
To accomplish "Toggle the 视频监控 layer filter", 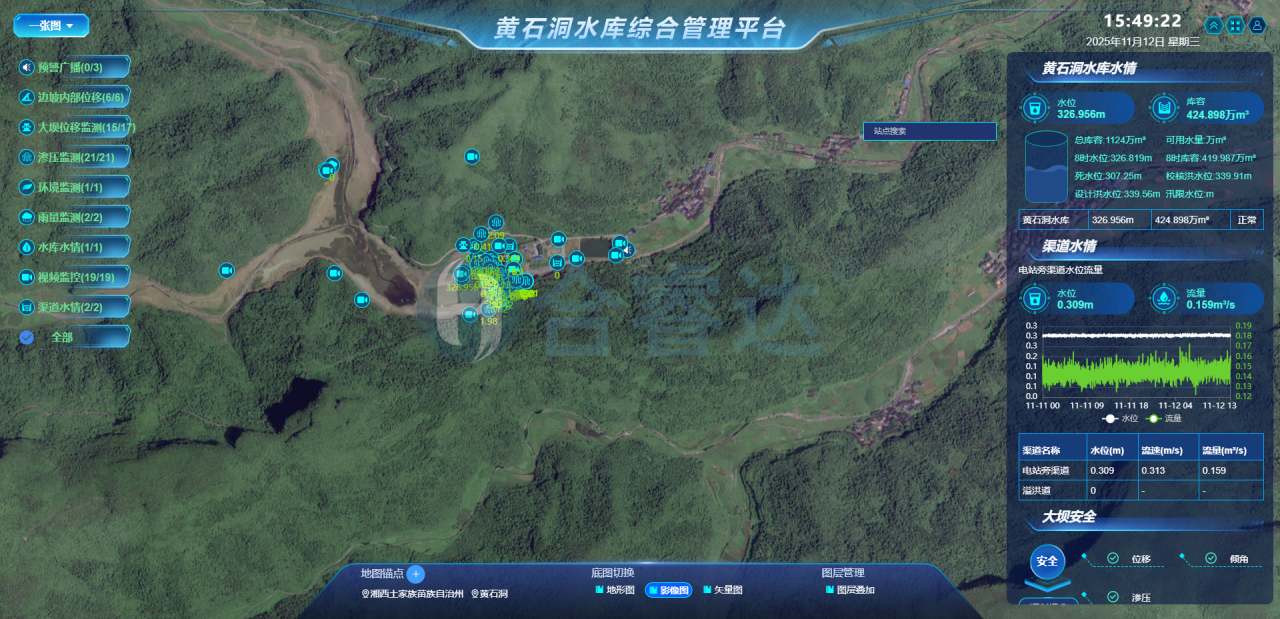I will (73, 277).
